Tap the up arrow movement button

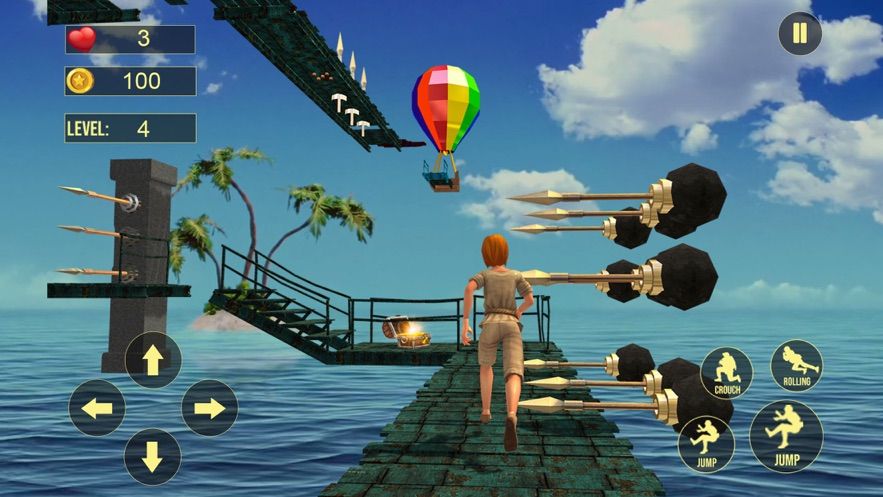tap(153, 360)
